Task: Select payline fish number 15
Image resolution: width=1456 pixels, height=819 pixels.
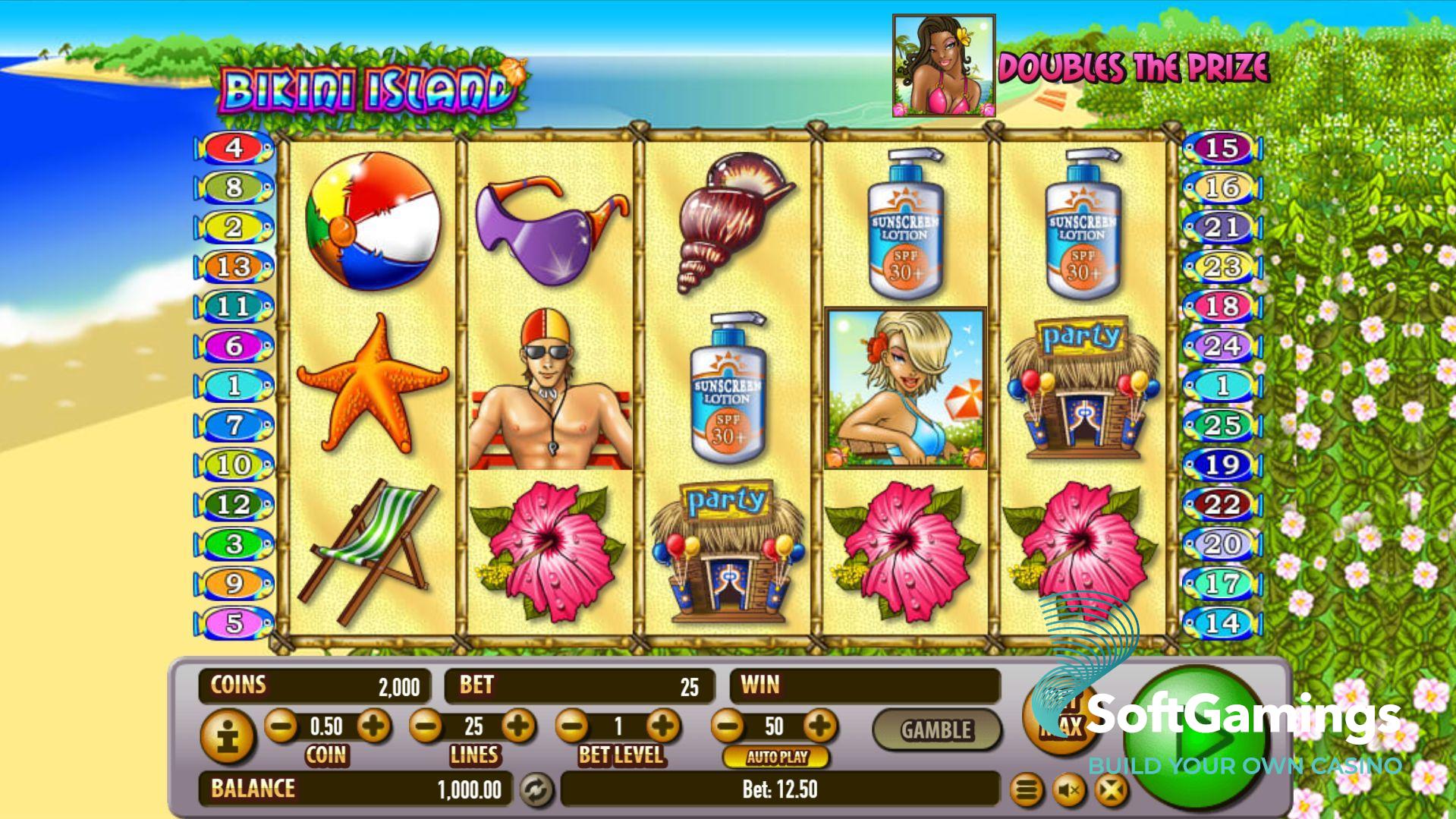Action: [x=1222, y=147]
